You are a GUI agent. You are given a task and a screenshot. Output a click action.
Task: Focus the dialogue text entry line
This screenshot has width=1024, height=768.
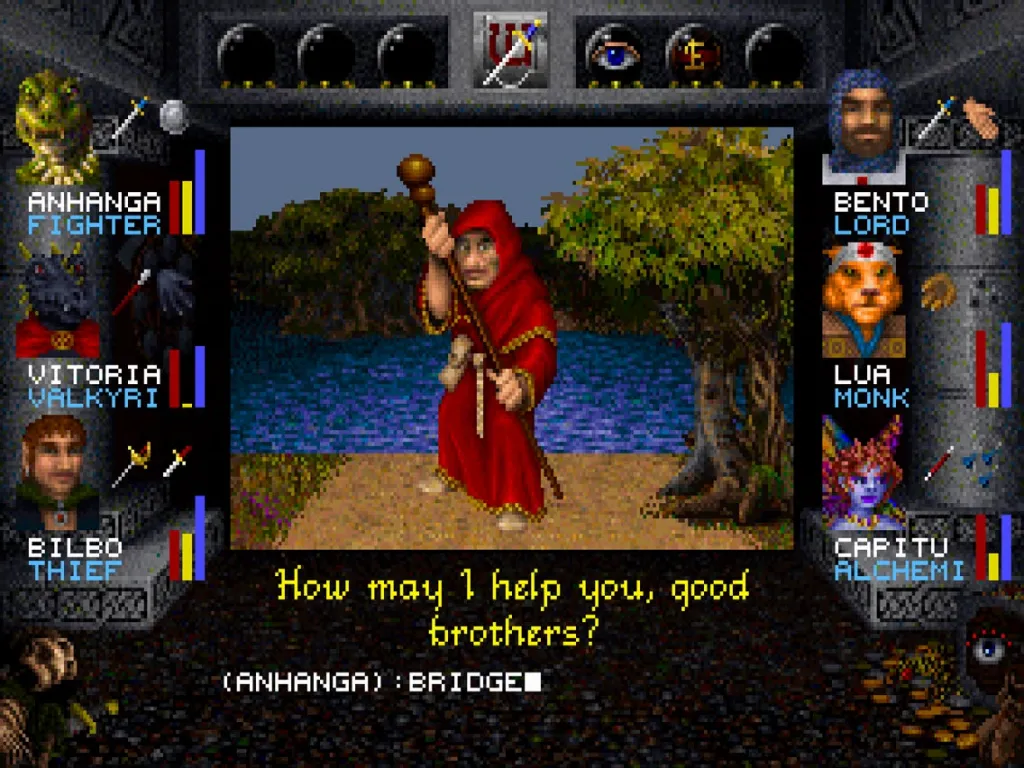(380, 682)
